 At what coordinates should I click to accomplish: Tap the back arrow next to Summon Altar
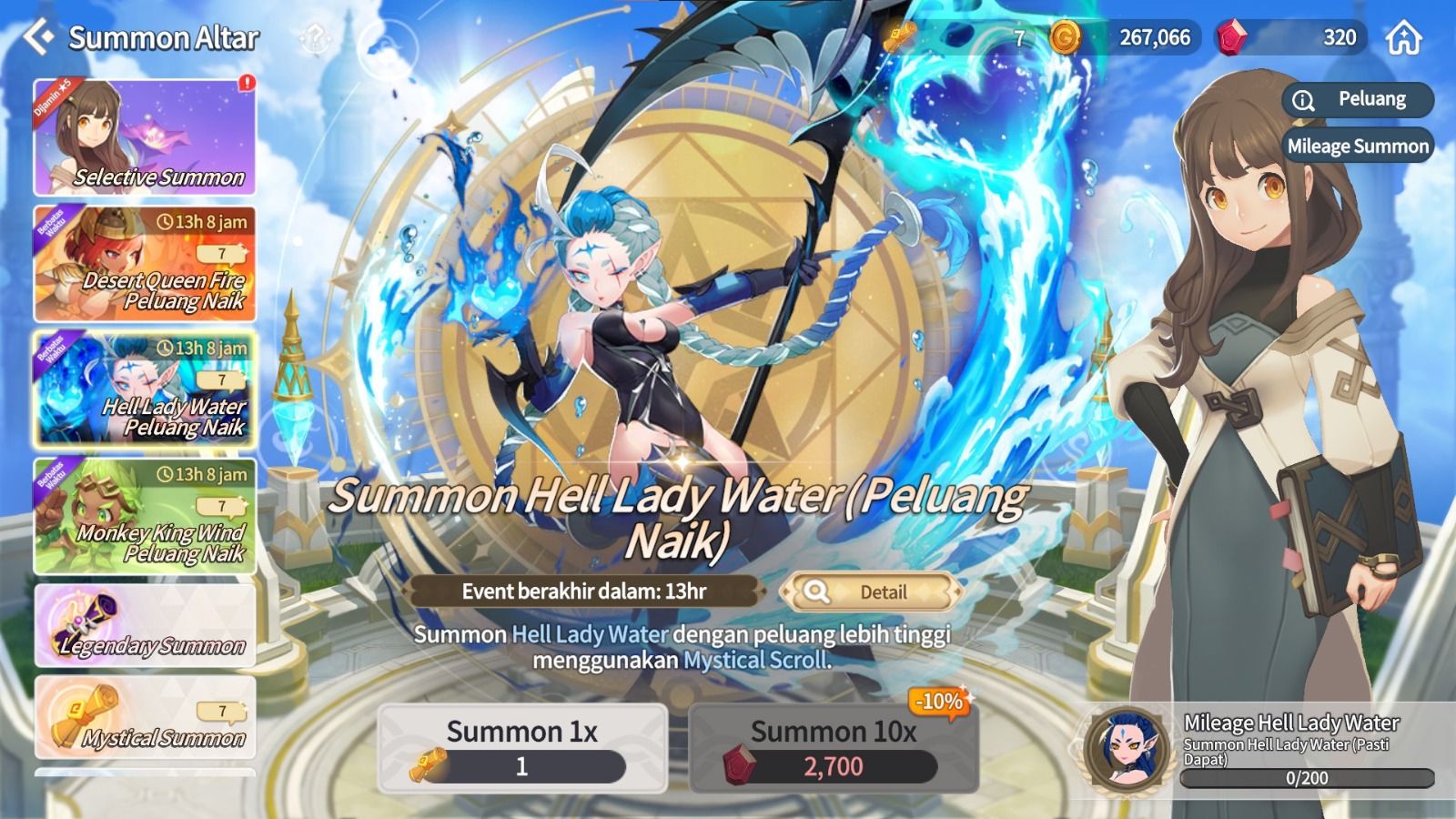tap(36, 37)
